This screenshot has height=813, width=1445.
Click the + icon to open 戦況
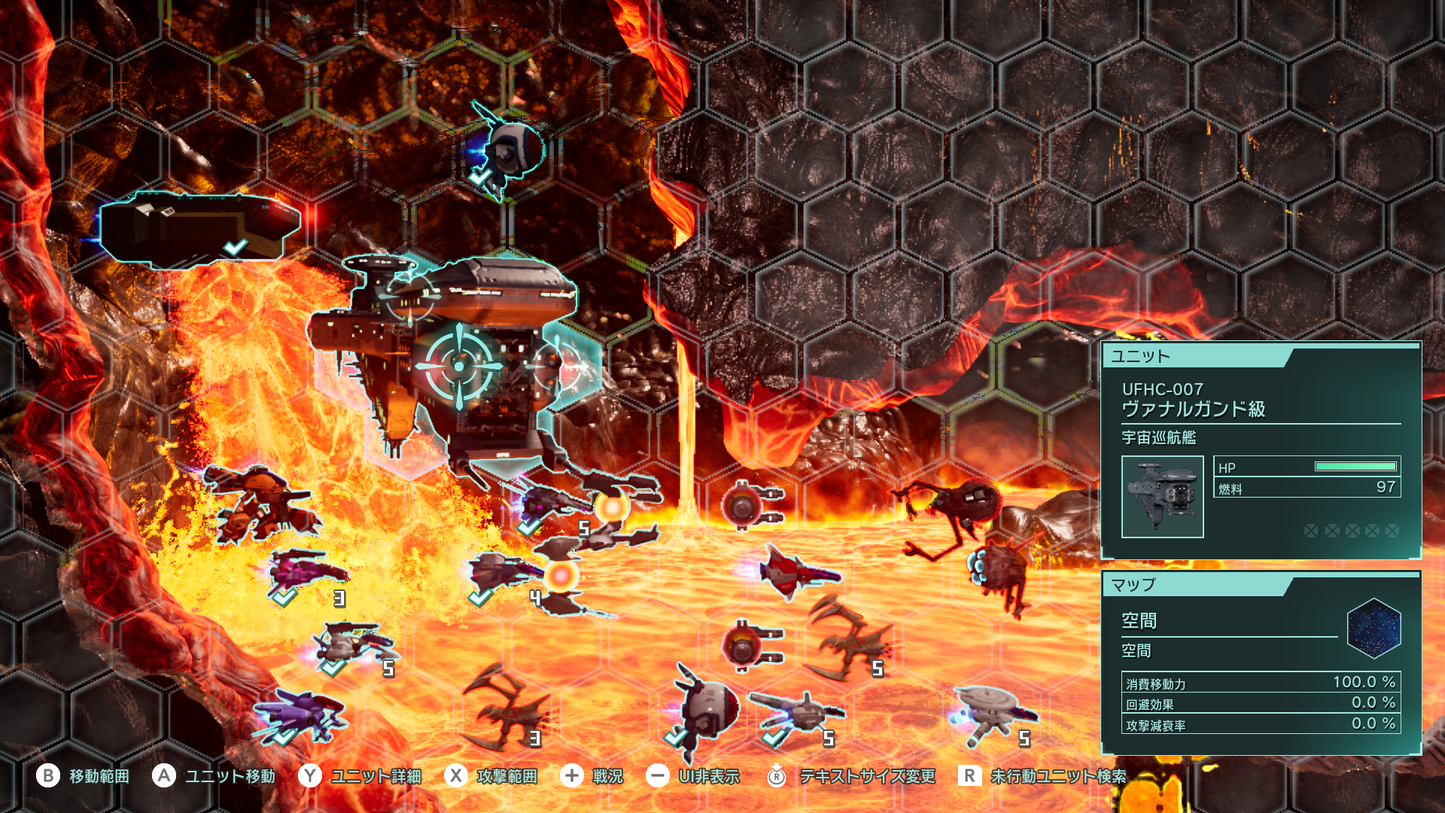571,775
